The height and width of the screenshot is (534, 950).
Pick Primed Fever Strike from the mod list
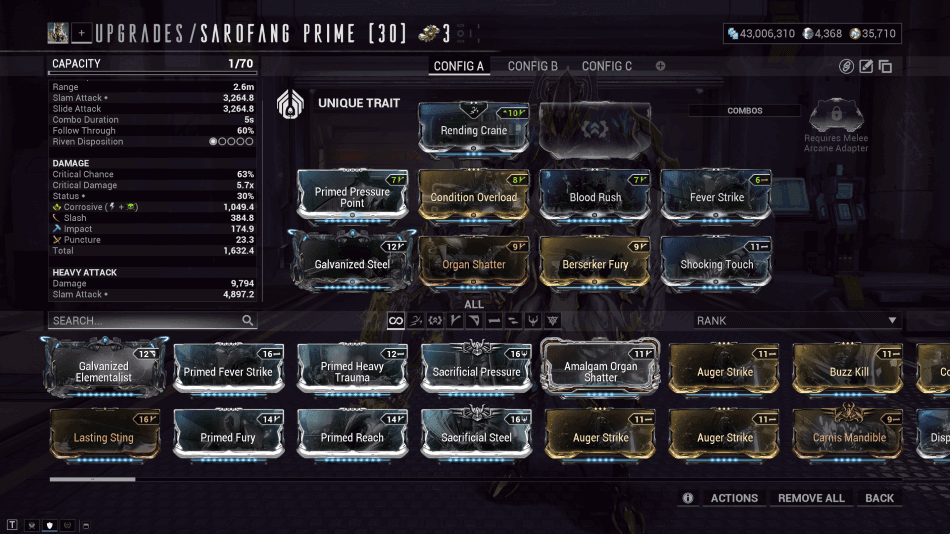(228, 371)
